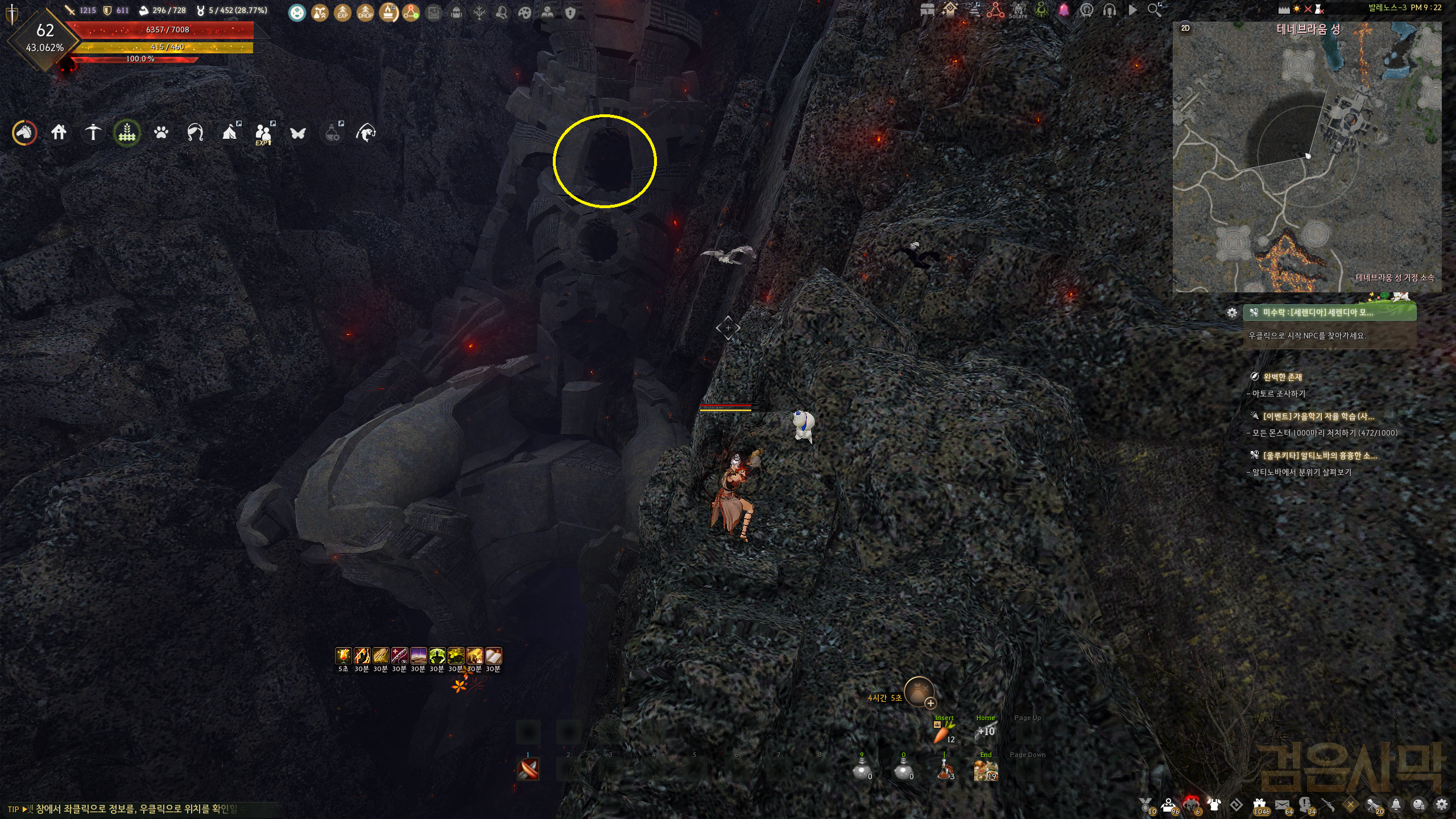1456x819 pixels.
Task: Open the pickaxe worker icon
Action: coord(93,133)
